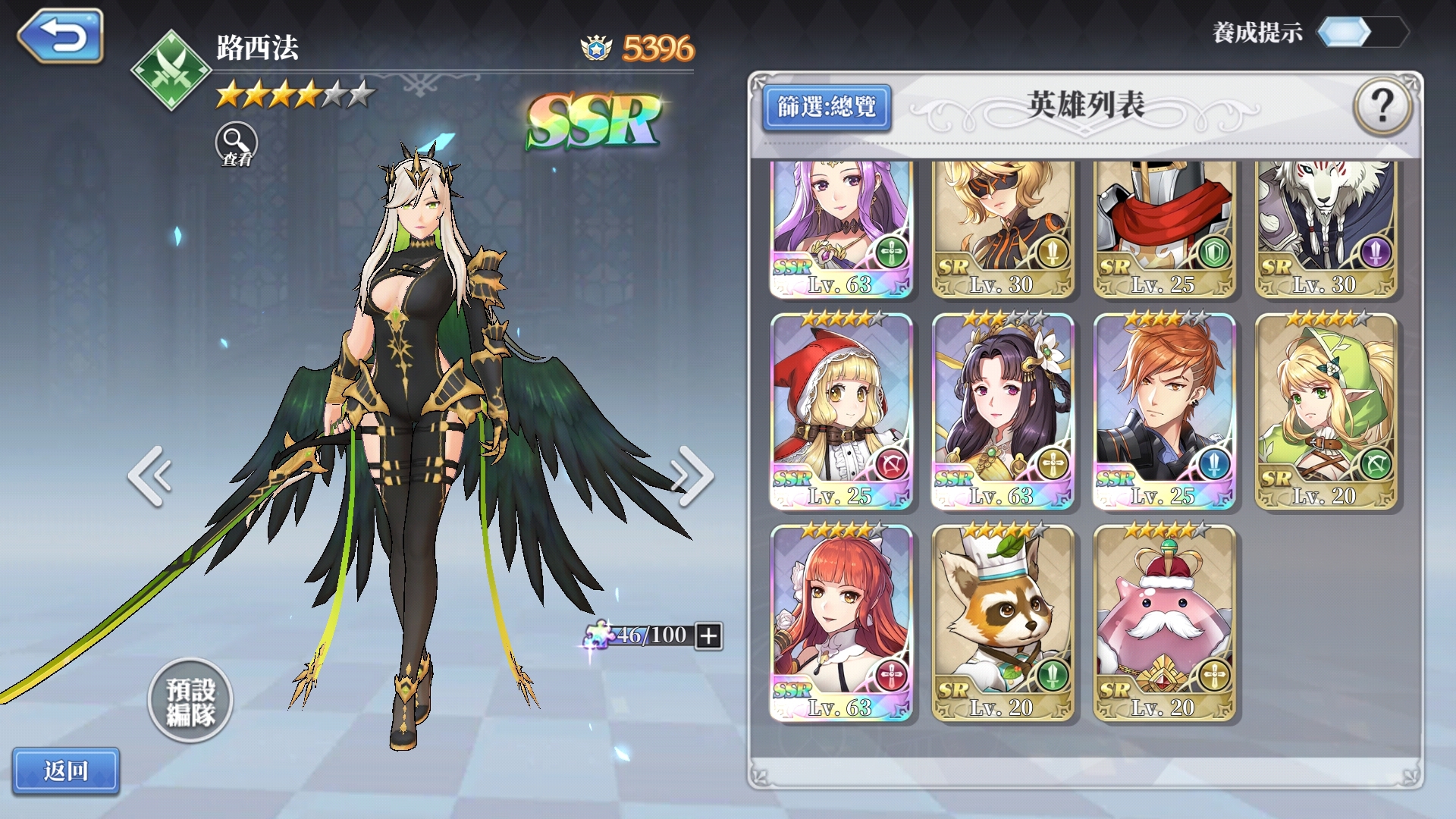This screenshot has height=819, width=1456.
Task: Pick the red-scarf helmeted knight card
Action: tap(1164, 227)
